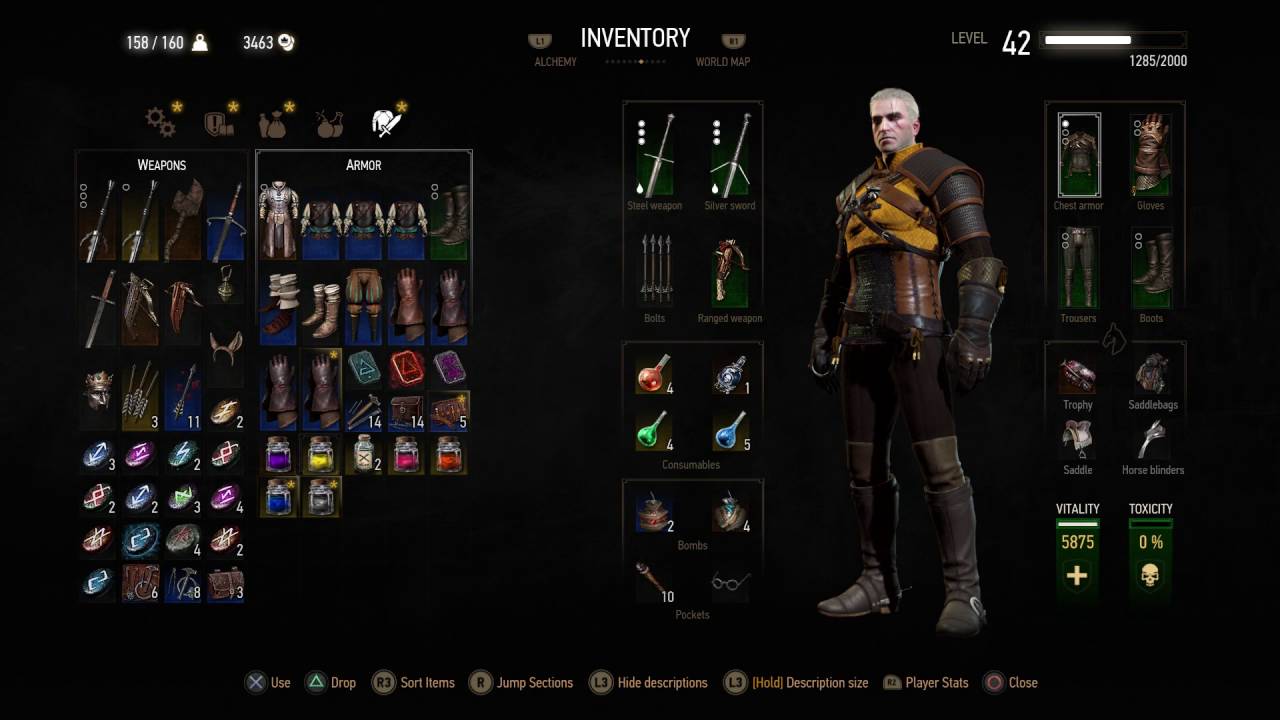The image size is (1280, 720).
Task: Choose the Saddle slot
Action: click(x=1077, y=440)
